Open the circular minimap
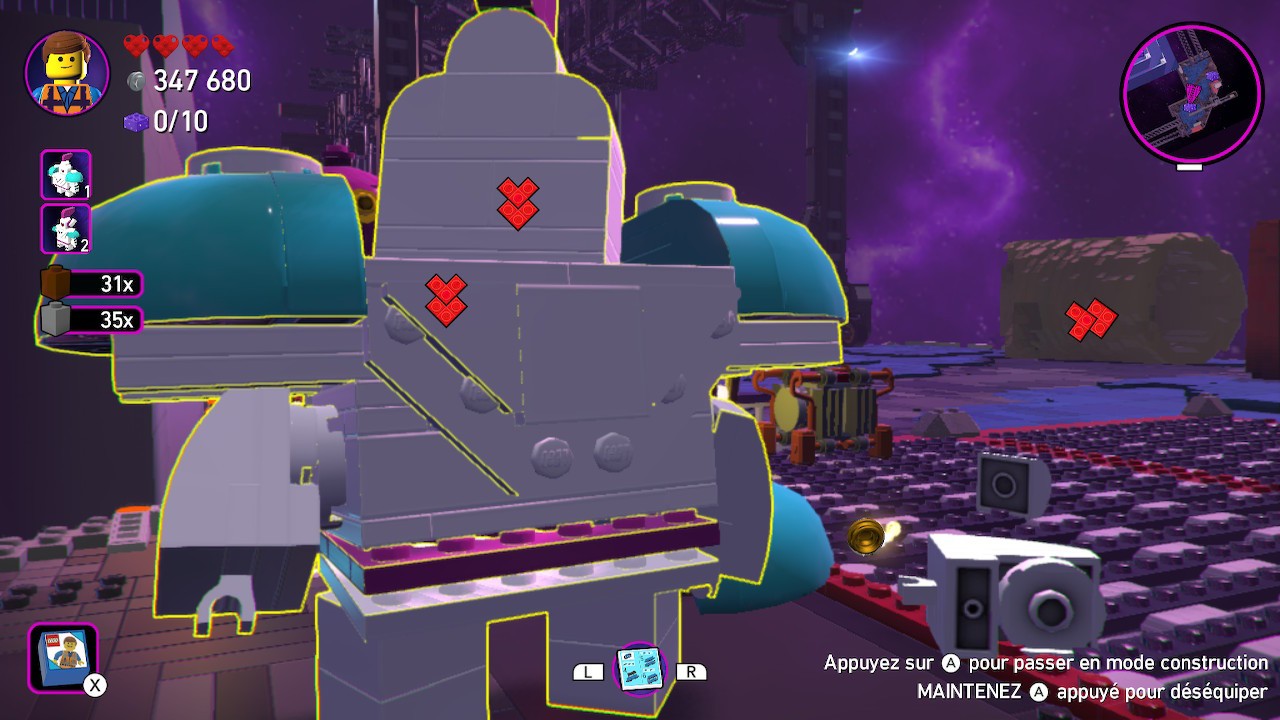 point(1191,93)
